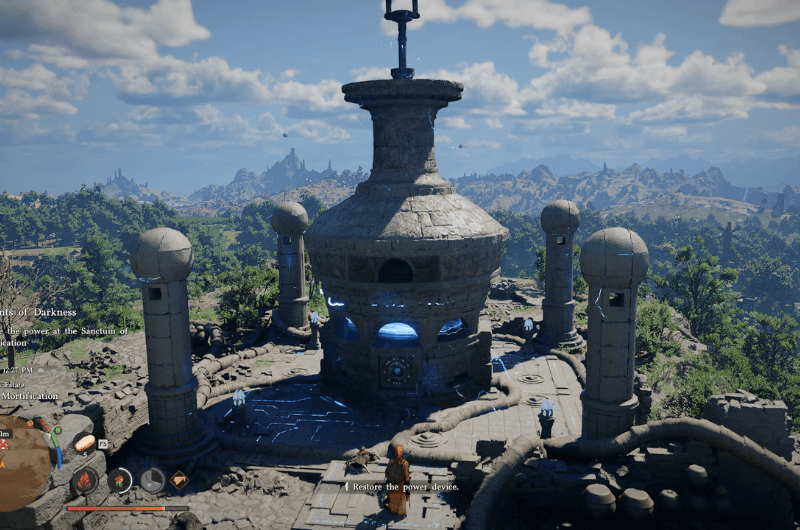Activate the red flame ability icon
The height and width of the screenshot is (530, 800).
[x=86, y=480]
